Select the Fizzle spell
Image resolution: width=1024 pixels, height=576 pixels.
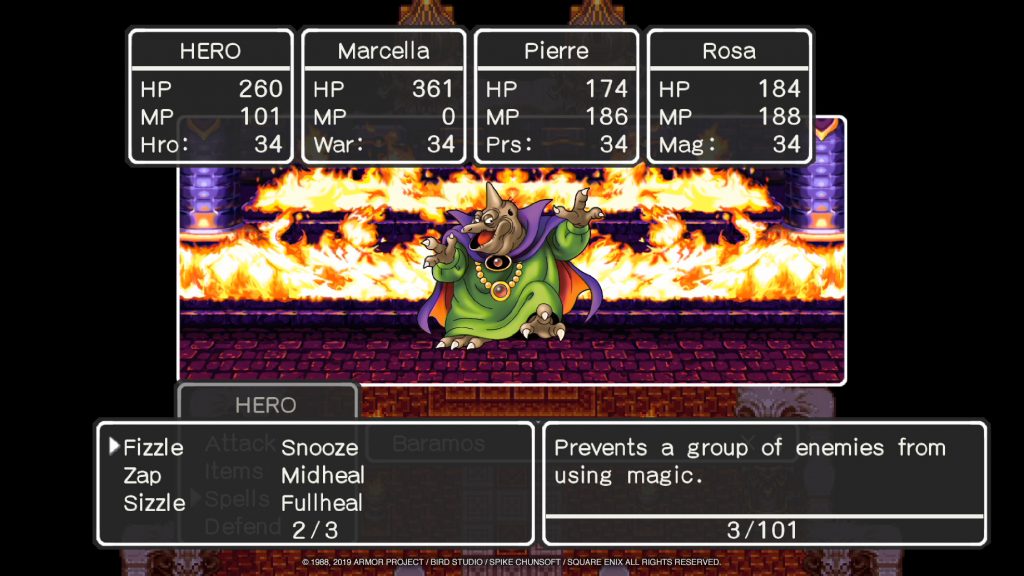(x=152, y=448)
